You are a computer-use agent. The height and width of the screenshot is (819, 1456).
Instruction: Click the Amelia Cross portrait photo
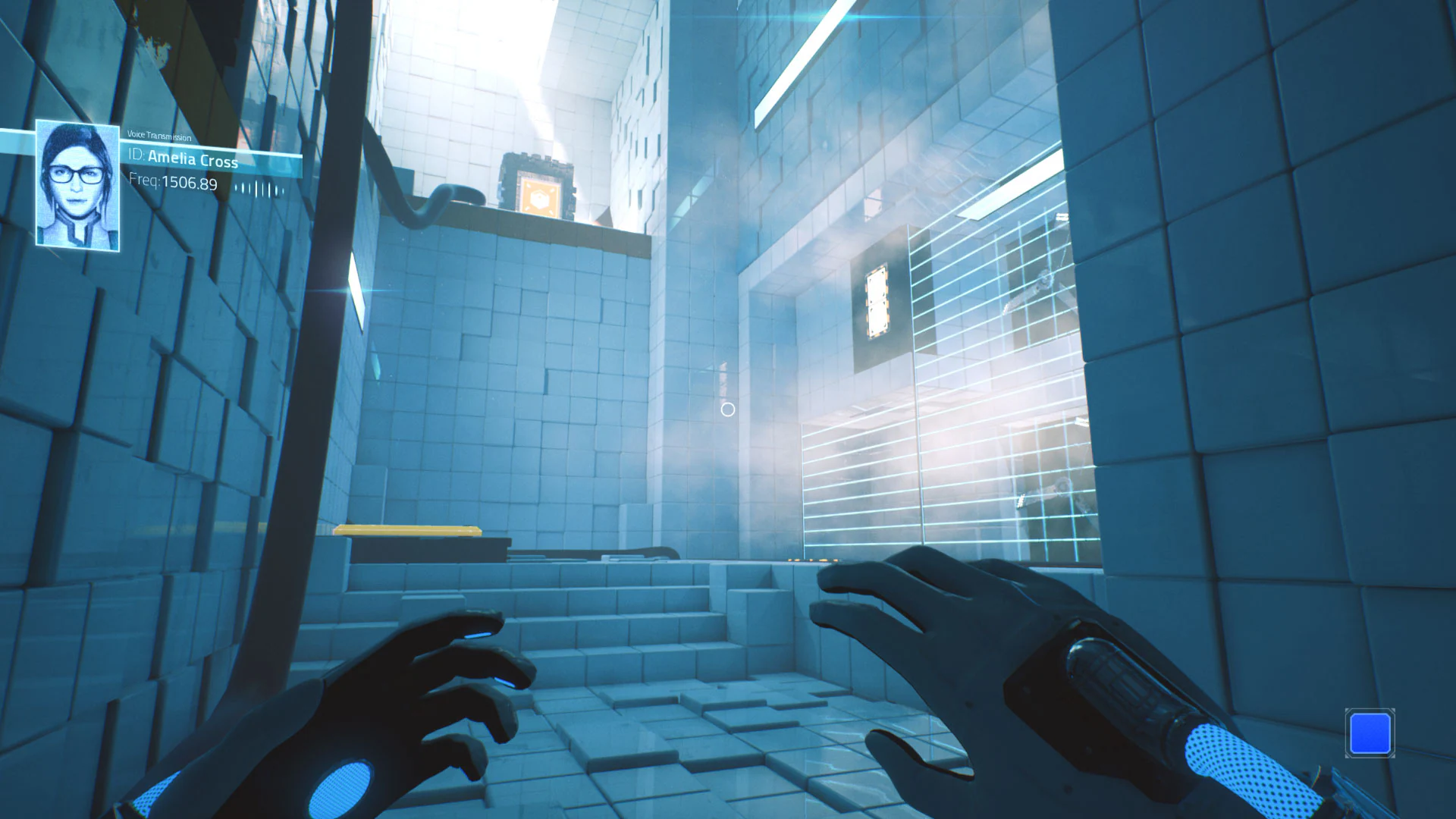click(x=78, y=184)
